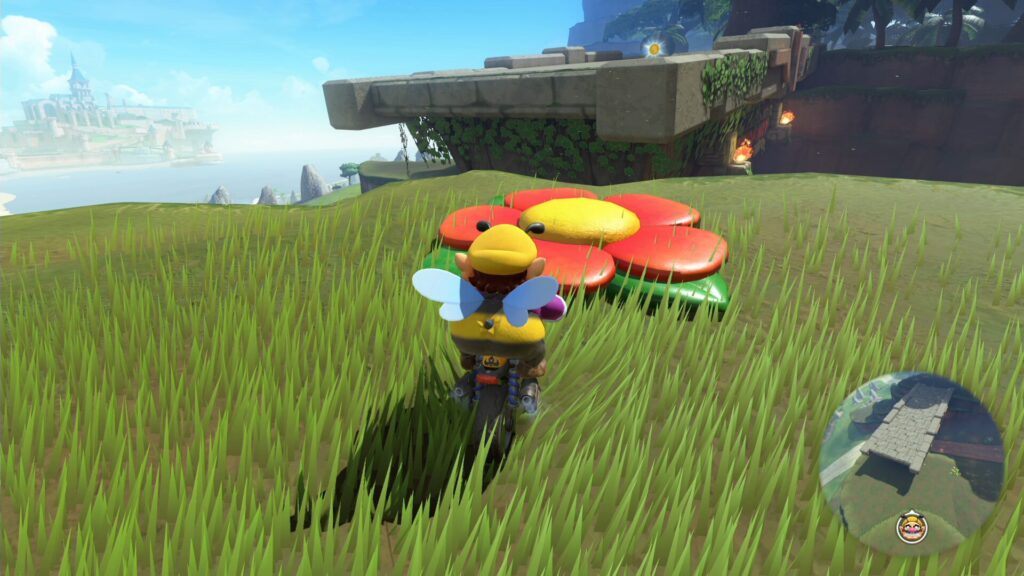The height and width of the screenshot is (576, 1024).
Task: Click Wario's face marker on the minimap
Action: (x=911, y=526)
